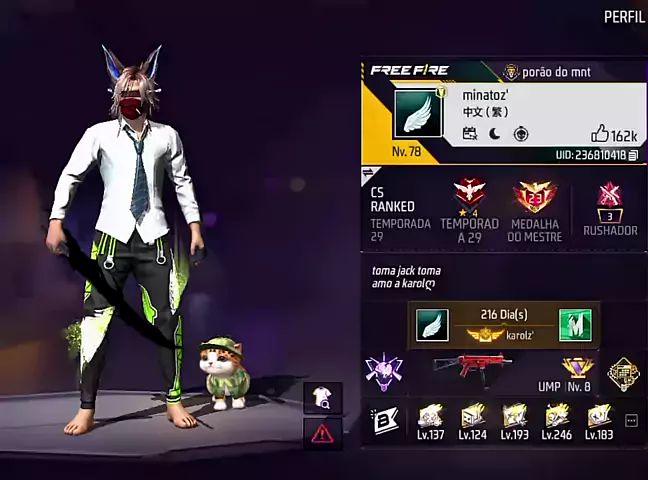Select the white wing profile avatar
The height and width of the screenshot is (480, 648).
click(x=417, y=114)
